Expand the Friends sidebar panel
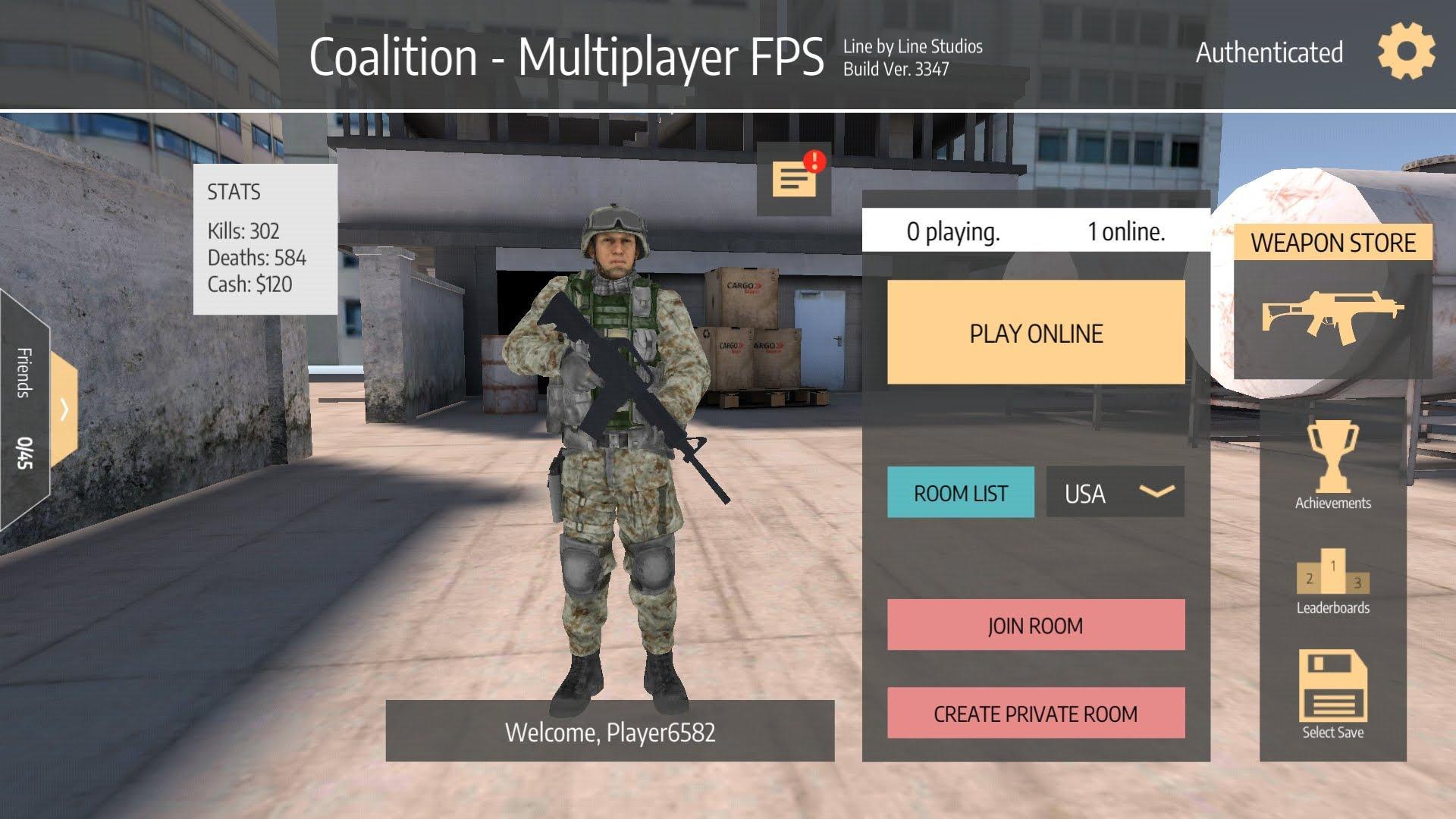The image size is (1456, 819). [x=64, y=409]
